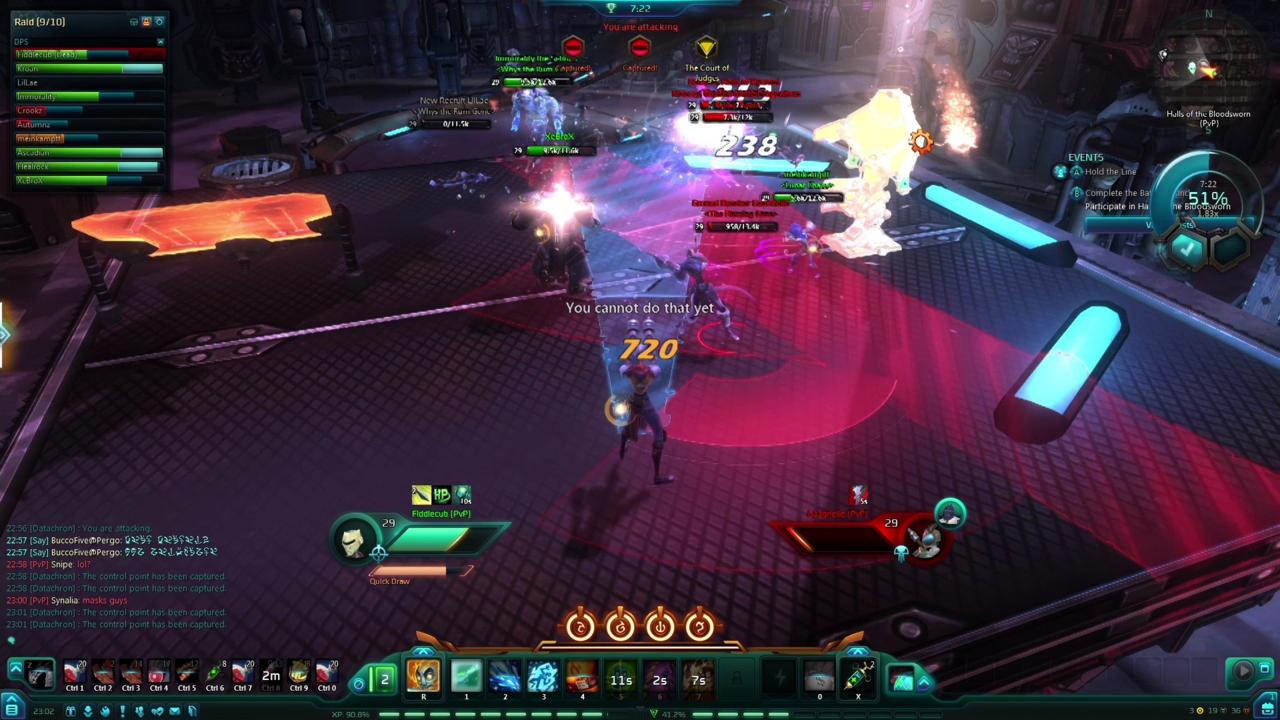This screenshot has width=1280, height=720.
Task: Open the raid options gear icon
Action: (159, 21)
